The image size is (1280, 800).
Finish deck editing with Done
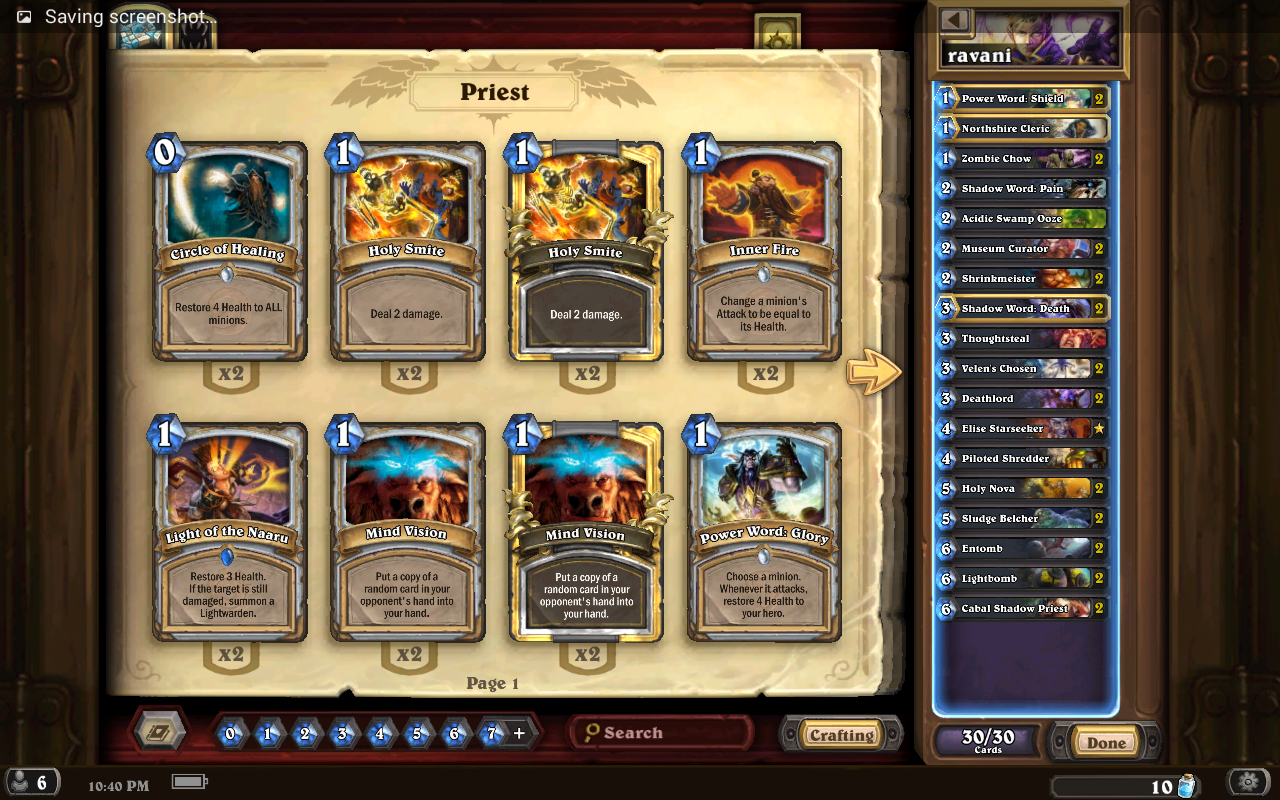(1106, 742)
